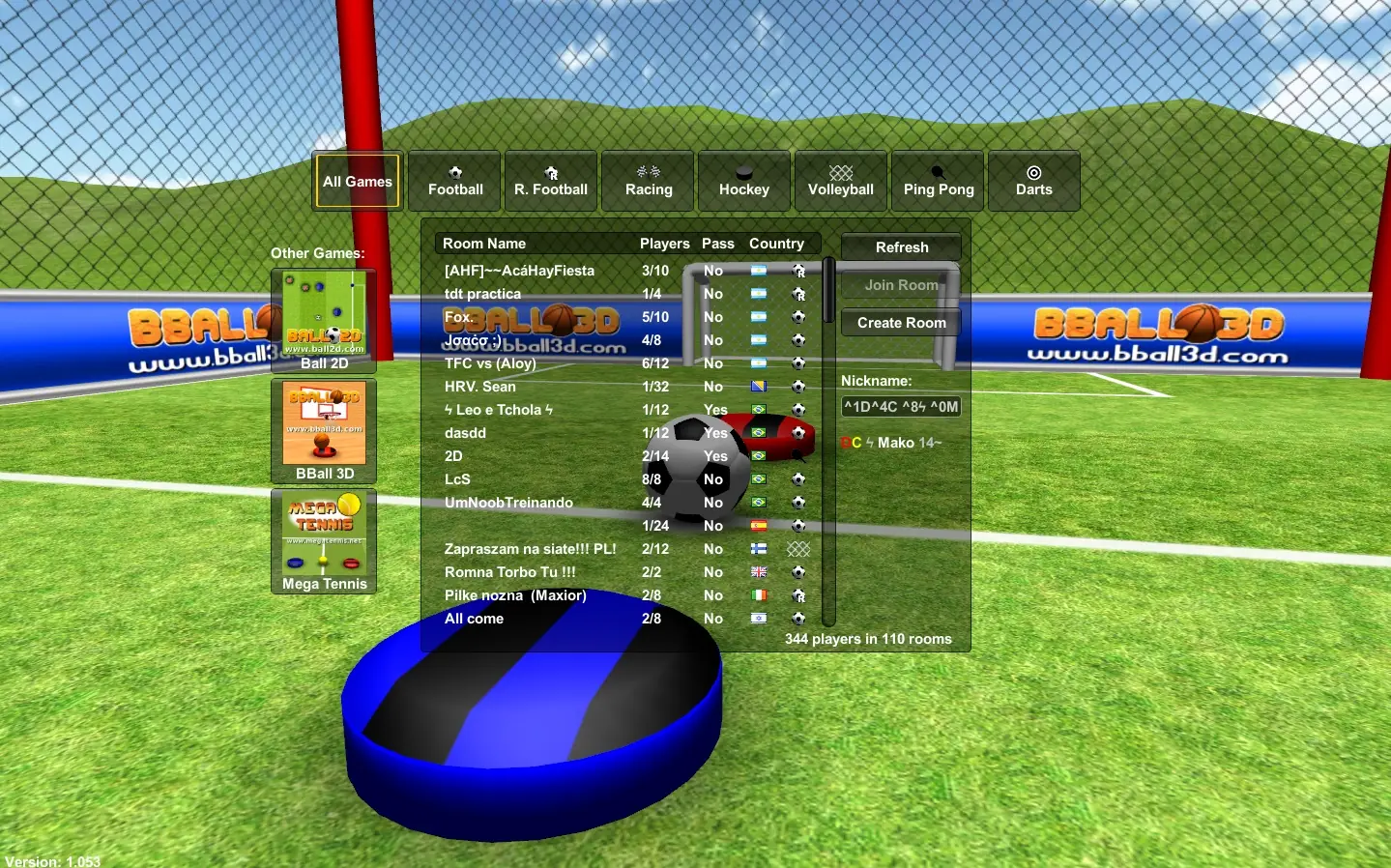This screenshot has width=1391, height=868.
Task: Switch to the Football tab
Action: click(453, 181)
